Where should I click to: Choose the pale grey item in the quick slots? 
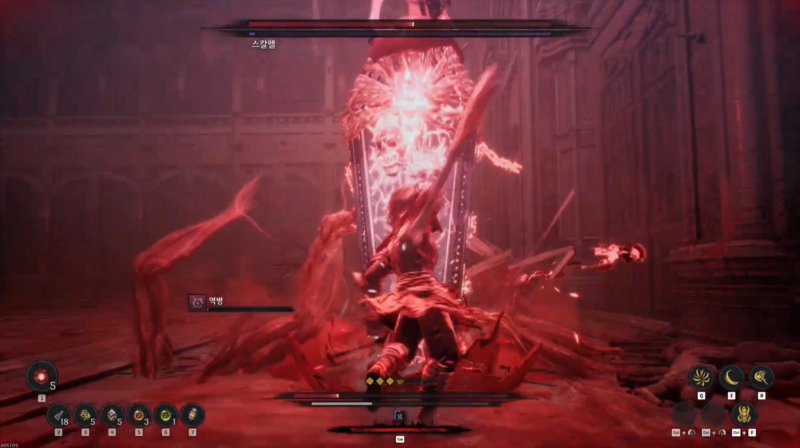coord(112,414)
